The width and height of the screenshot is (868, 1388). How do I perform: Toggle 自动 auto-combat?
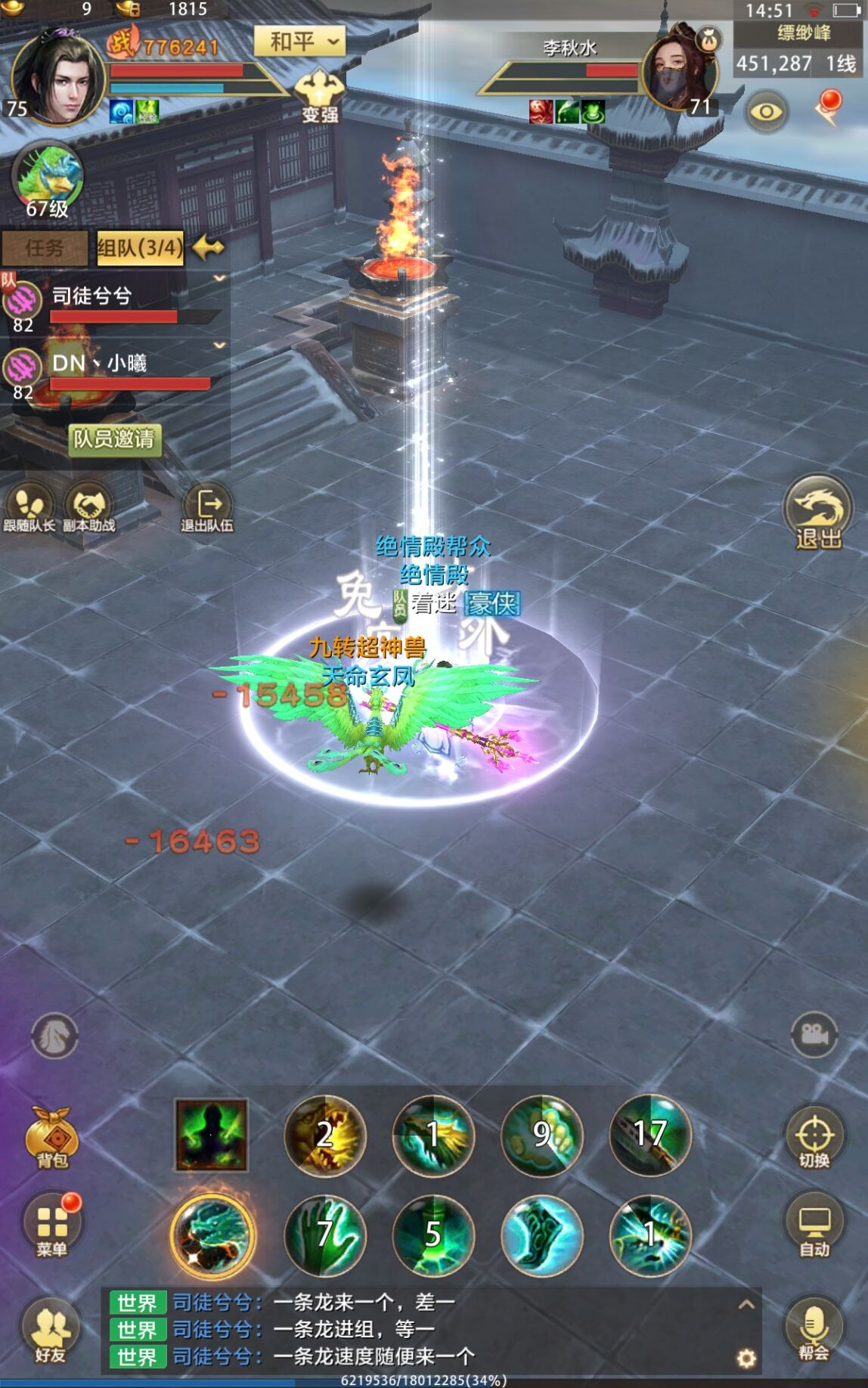(x=814, y=1227)
